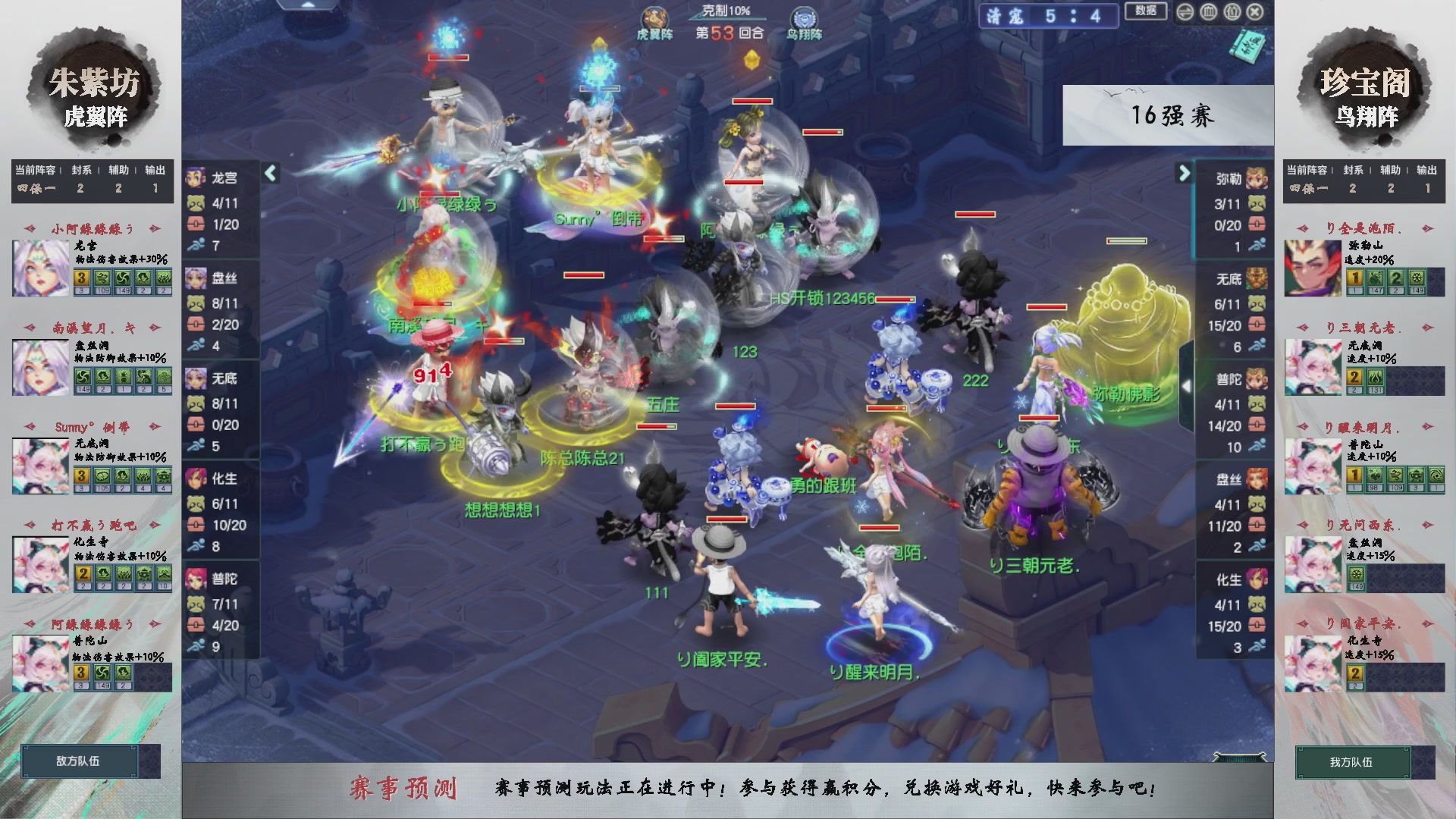Switch to the 输出 column in the right lineup header
Image resolution: width=1456 pixels, height=819 pixels.
pos(1427,171)
